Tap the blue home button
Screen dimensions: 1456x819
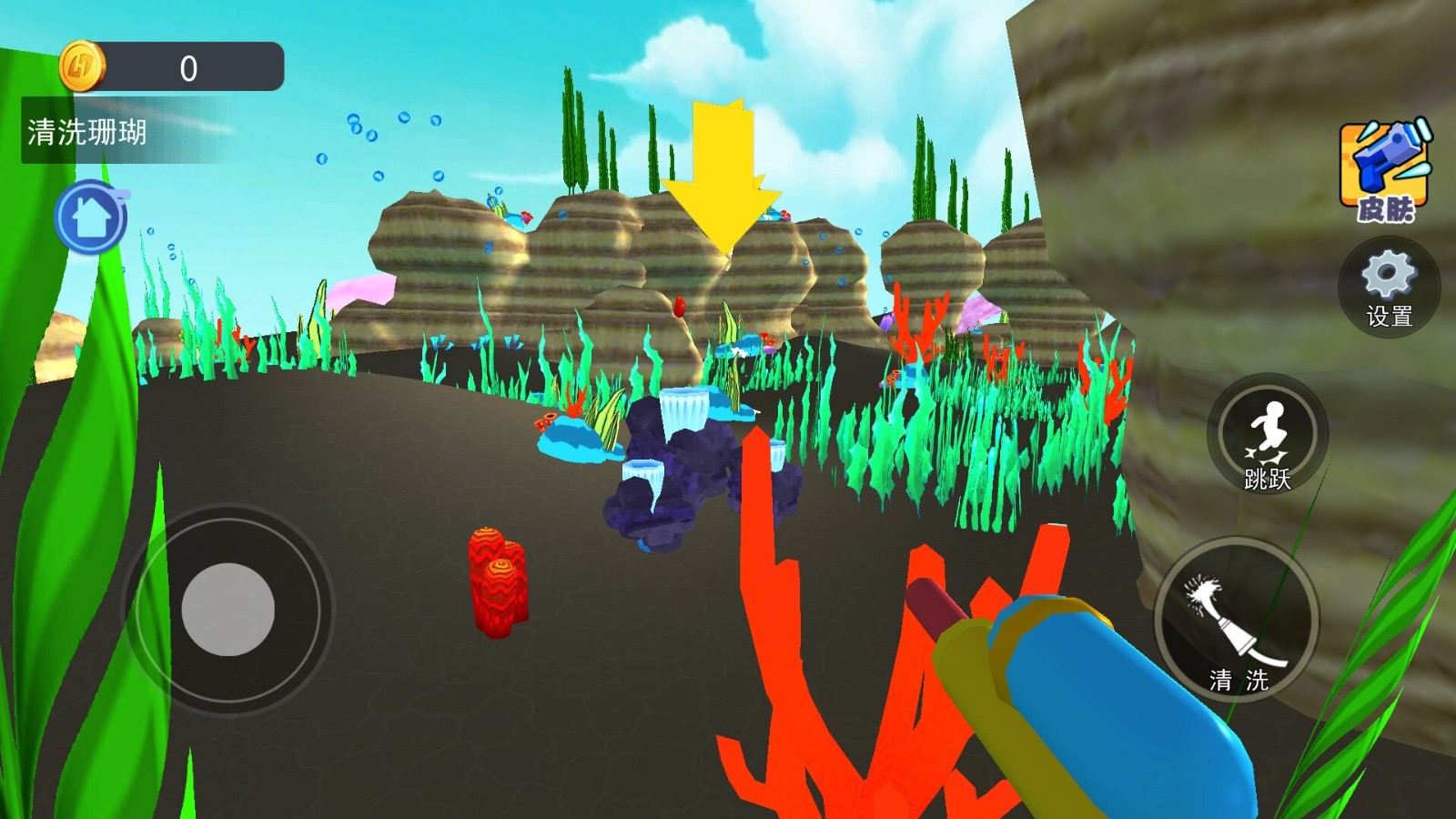90,218
